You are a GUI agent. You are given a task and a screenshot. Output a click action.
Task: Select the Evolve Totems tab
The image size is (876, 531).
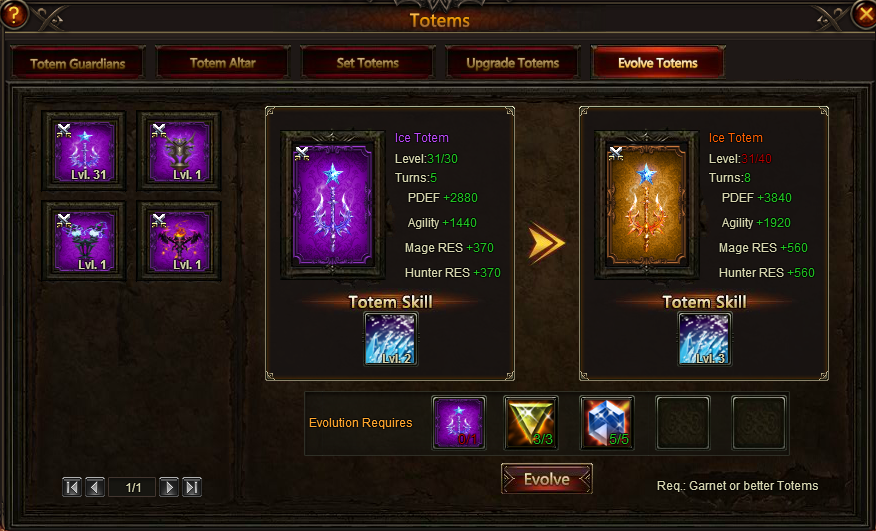[x=657, y=63]
